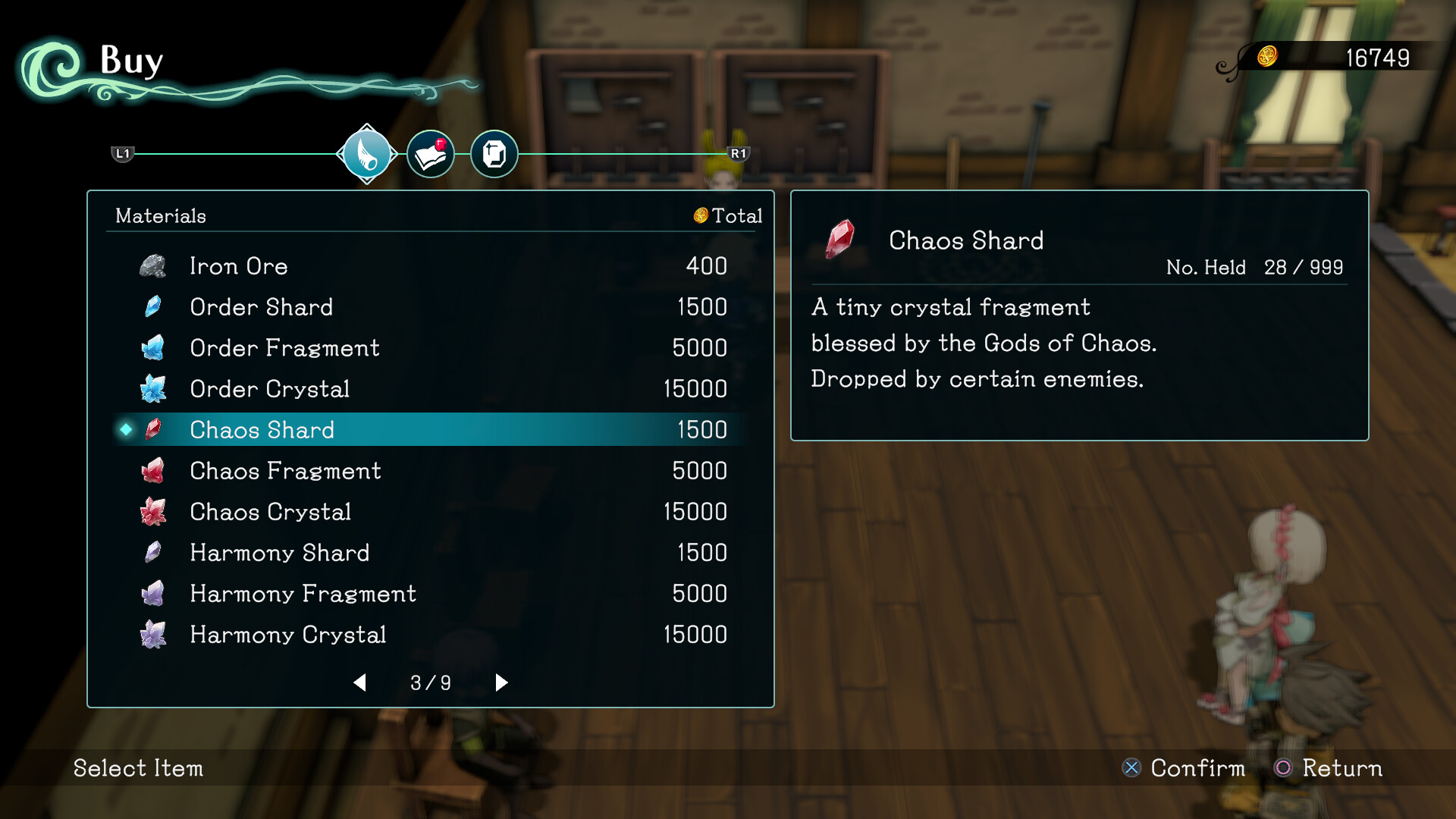The height and width of the screenshot is (819, 1456).
Task: Click the coin icon beside the Total header
Action: click(x=700, y=216)
